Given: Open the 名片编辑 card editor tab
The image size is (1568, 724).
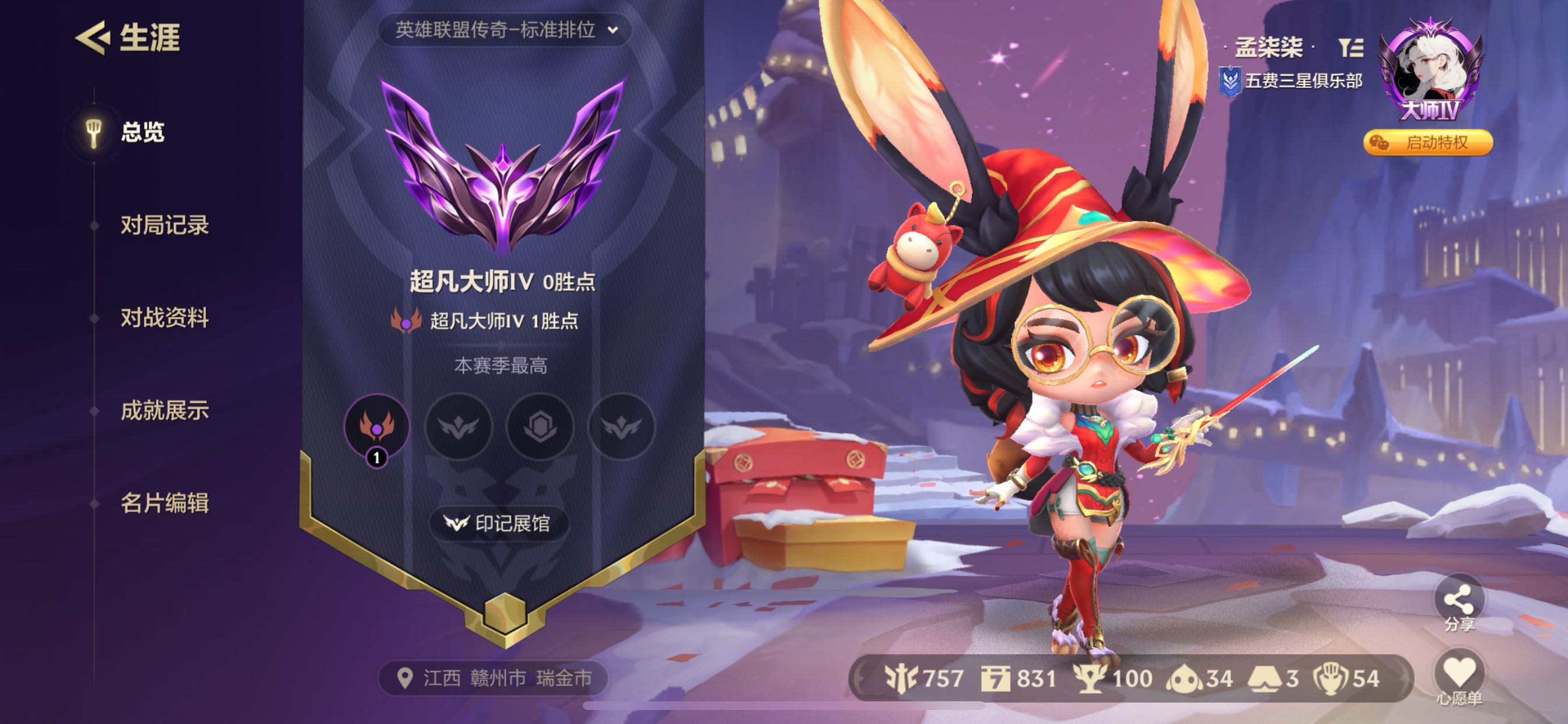Looking at the screenshot, I should pyautogui.click(x=164, y=503).
